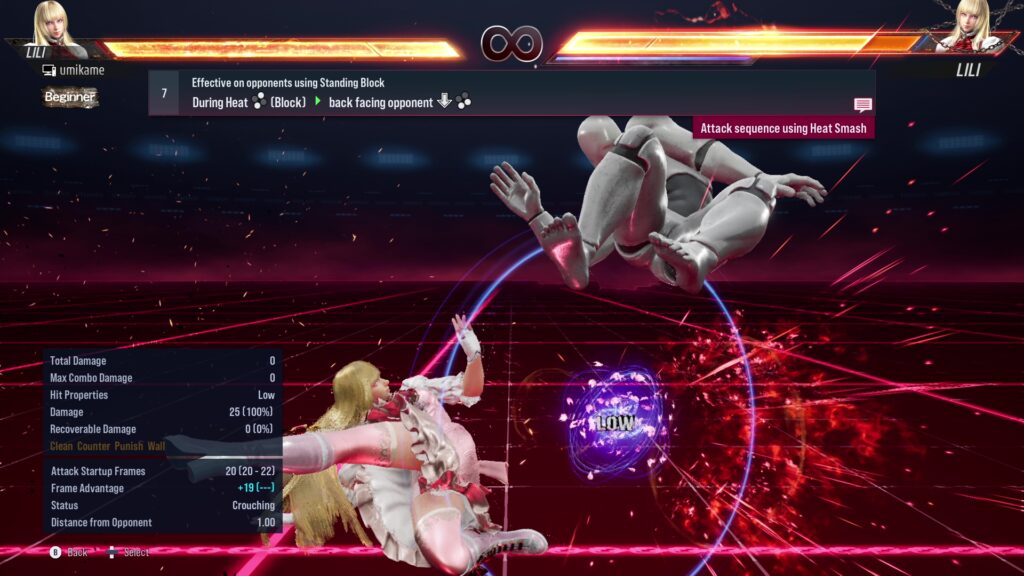Select move entry number 7 in the list
This screenshot has height=576, width=1024.
[164, 93]
